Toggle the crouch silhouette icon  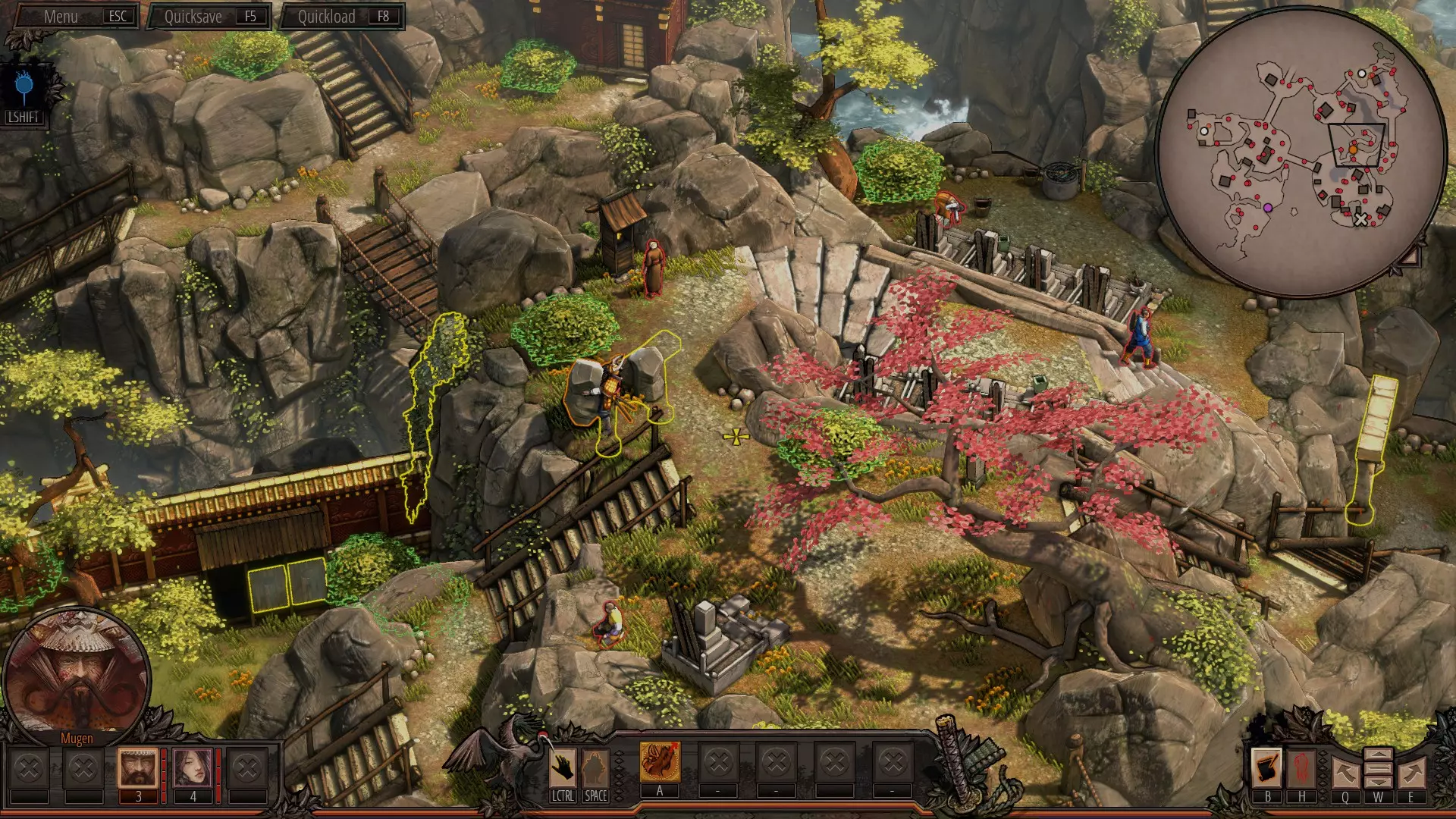(595, 767)
